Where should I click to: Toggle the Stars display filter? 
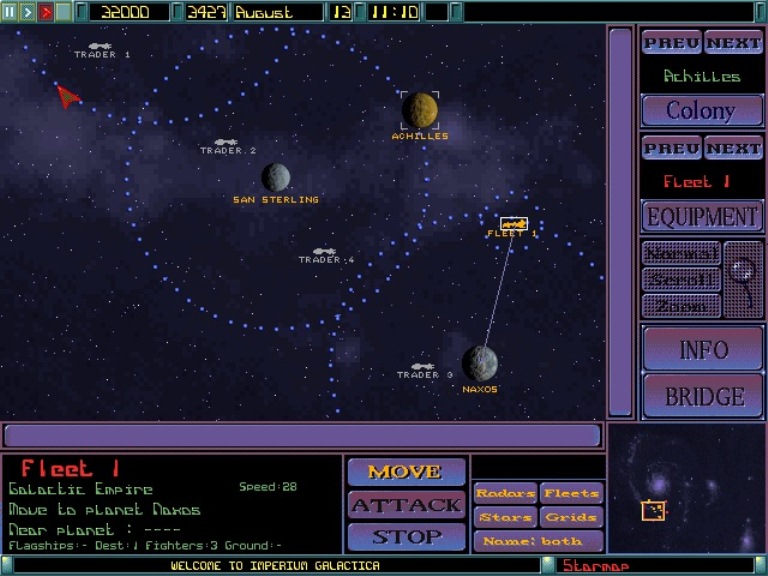(505, 517)
